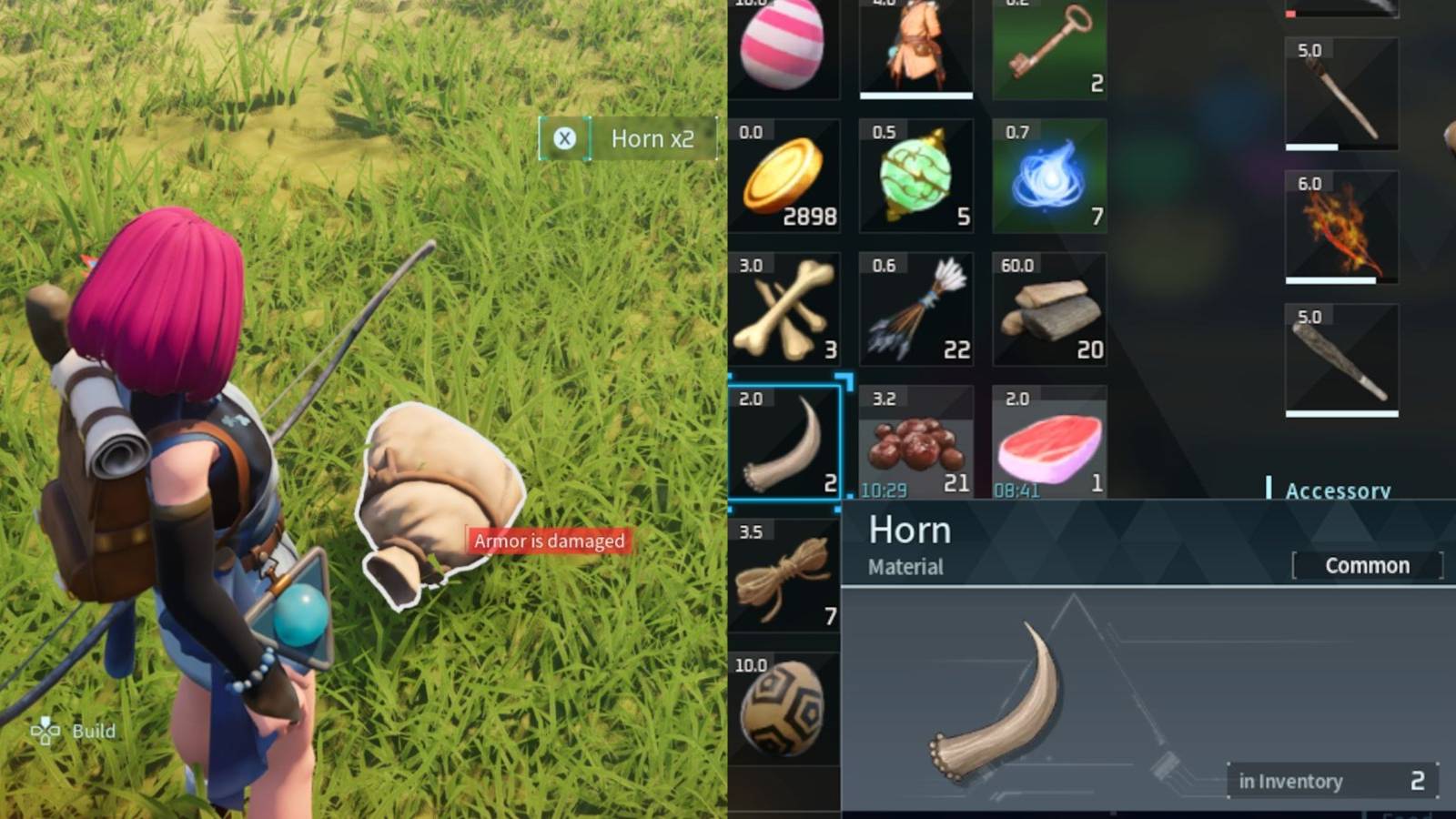
Task: Select the patterned egg at the bottom left grid
Action: pos(783,710)
